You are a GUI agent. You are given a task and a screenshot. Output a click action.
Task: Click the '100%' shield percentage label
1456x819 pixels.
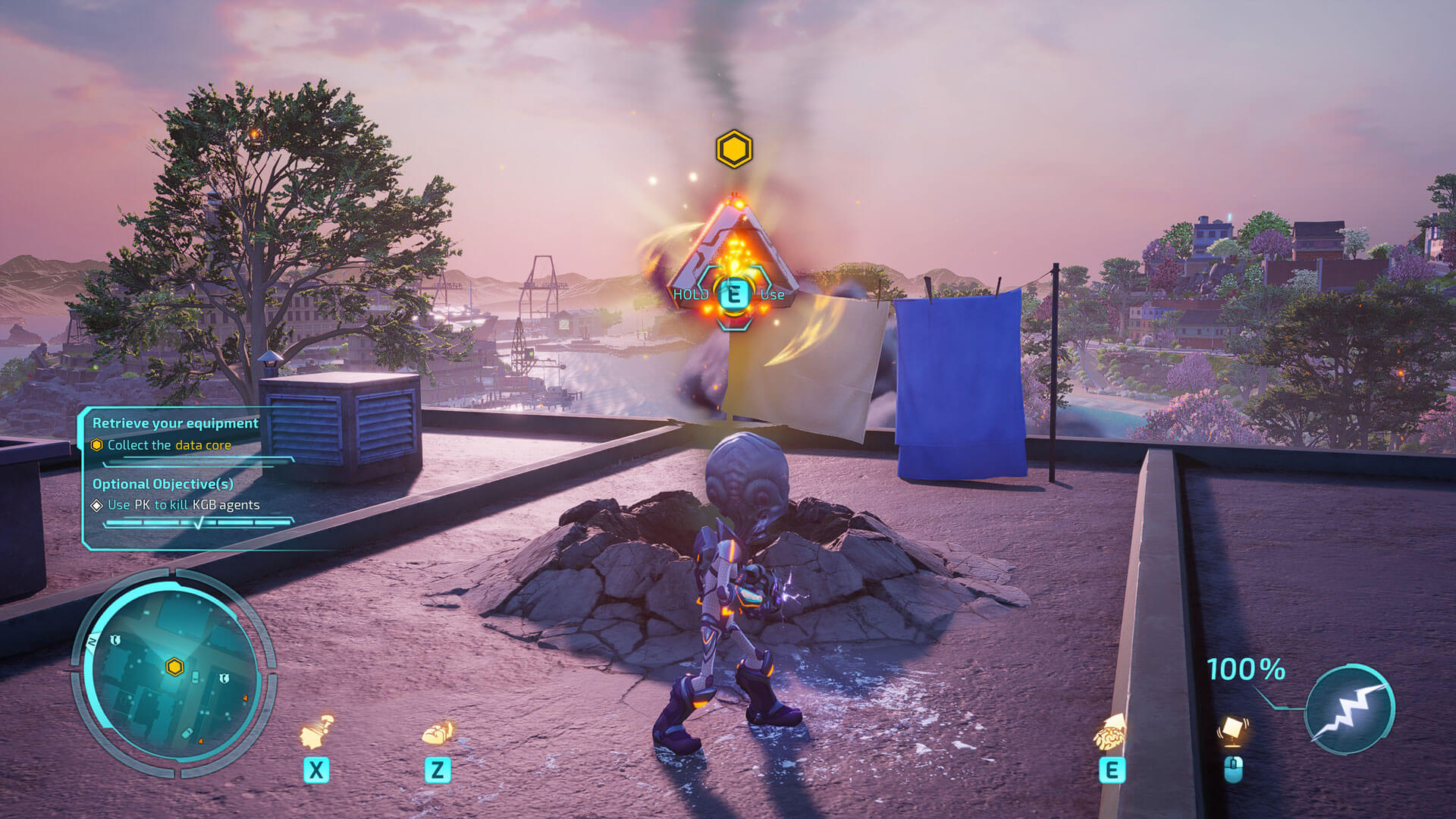[x=1244, y=670]
